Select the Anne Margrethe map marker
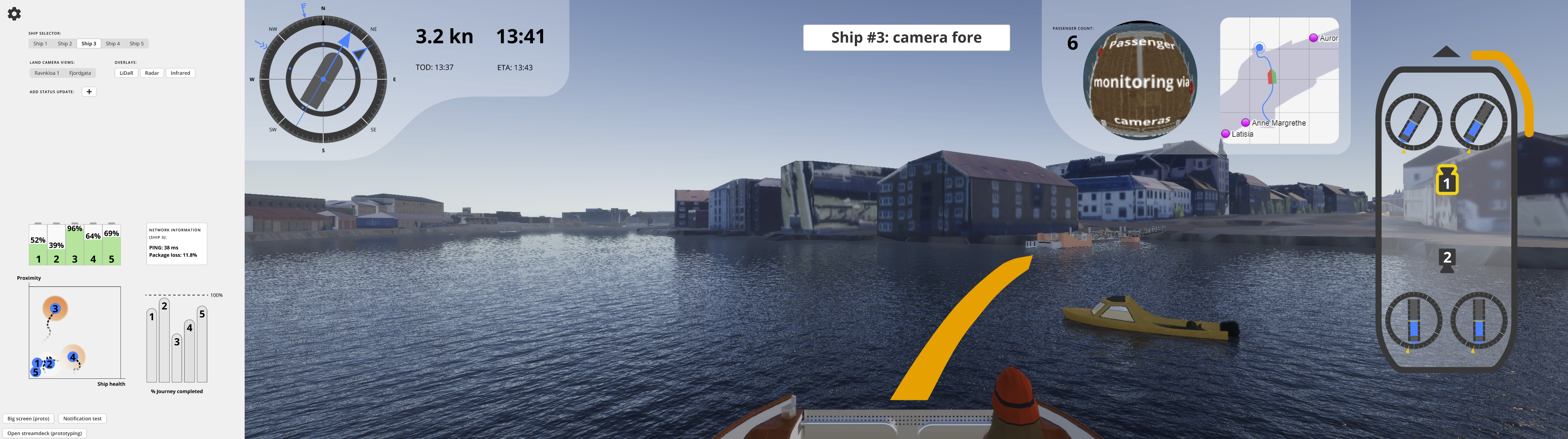The image size is (1568, 439). (1246, 123)
